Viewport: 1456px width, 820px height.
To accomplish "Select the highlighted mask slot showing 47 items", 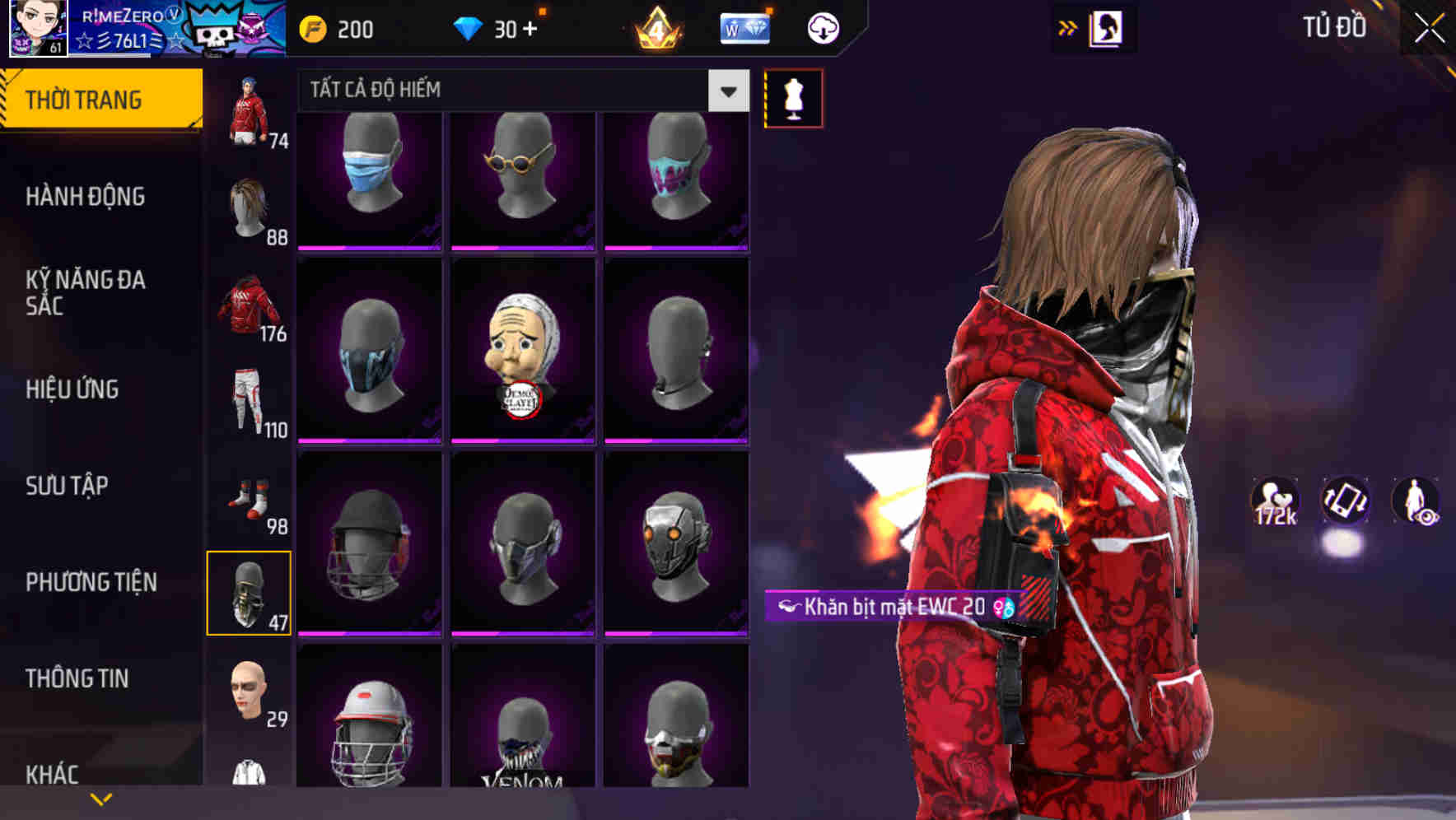I will (250, 594).
